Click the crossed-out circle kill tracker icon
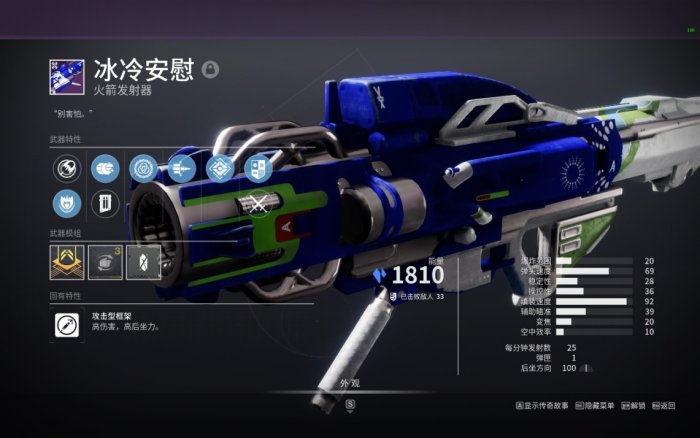Screen dimensions: 700x438 pyautogui.click(x=258, y=205)
